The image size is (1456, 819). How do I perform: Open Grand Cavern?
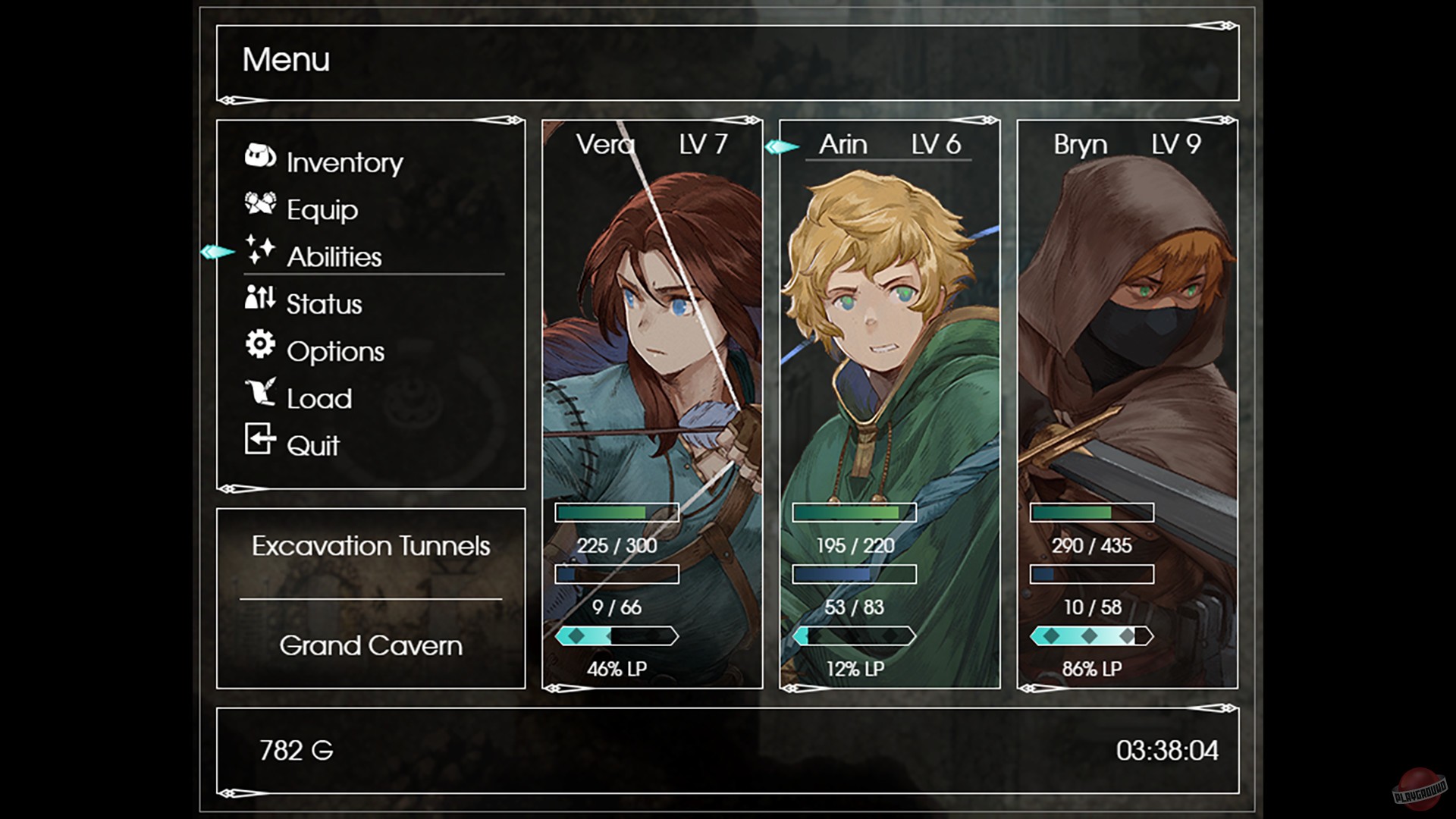[371, 645]
